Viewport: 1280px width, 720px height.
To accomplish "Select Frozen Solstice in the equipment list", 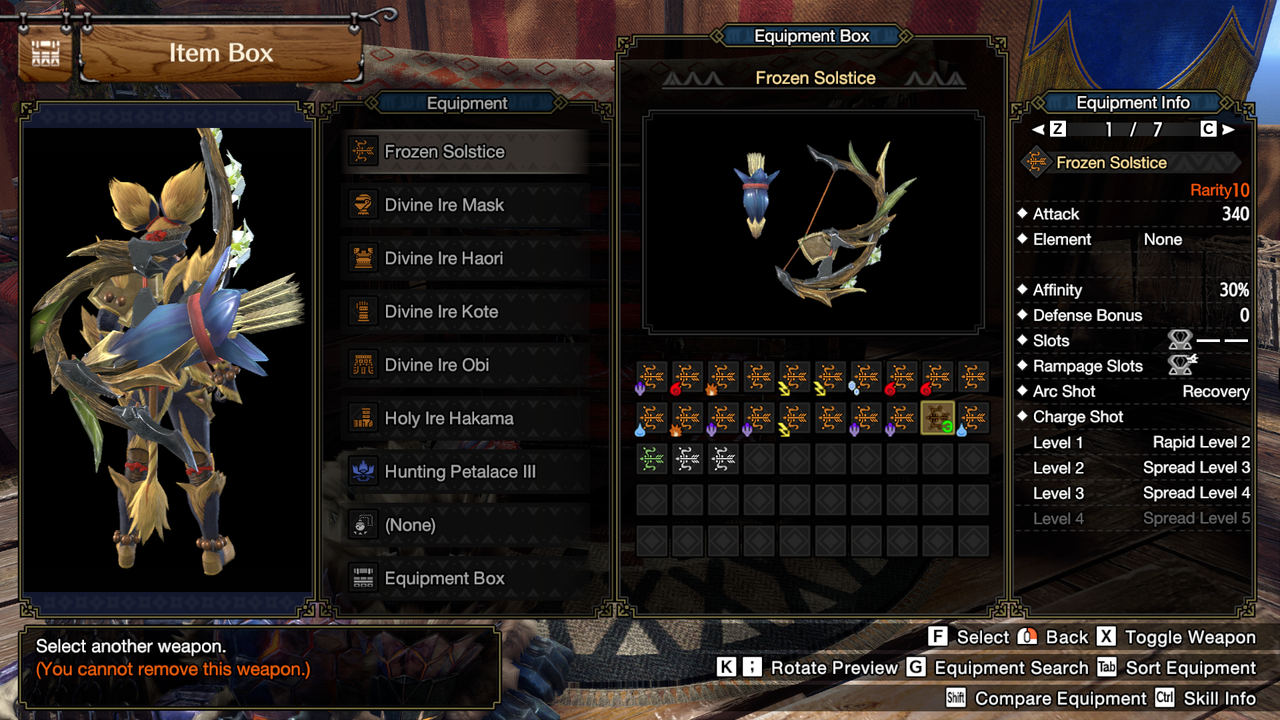I will pyautogui.click(x=445, y=152).
